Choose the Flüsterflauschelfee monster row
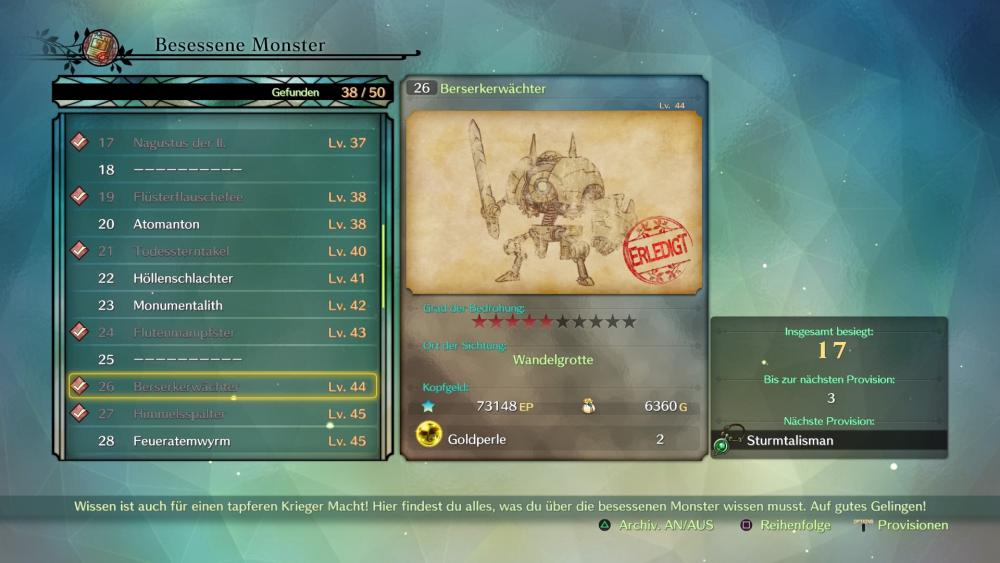Image resolution: width=1000 pixels, height=563 pixels. [x=222, y=197]
